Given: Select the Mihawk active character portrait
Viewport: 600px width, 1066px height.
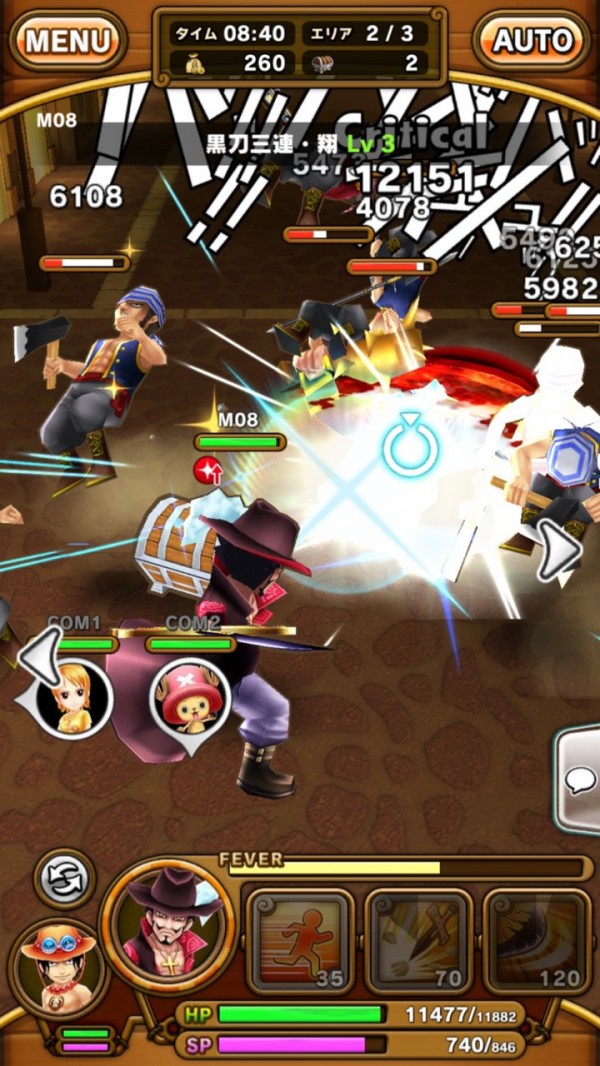Looking at the screenshot, I should pyautogui.click(x=168, y=927).
